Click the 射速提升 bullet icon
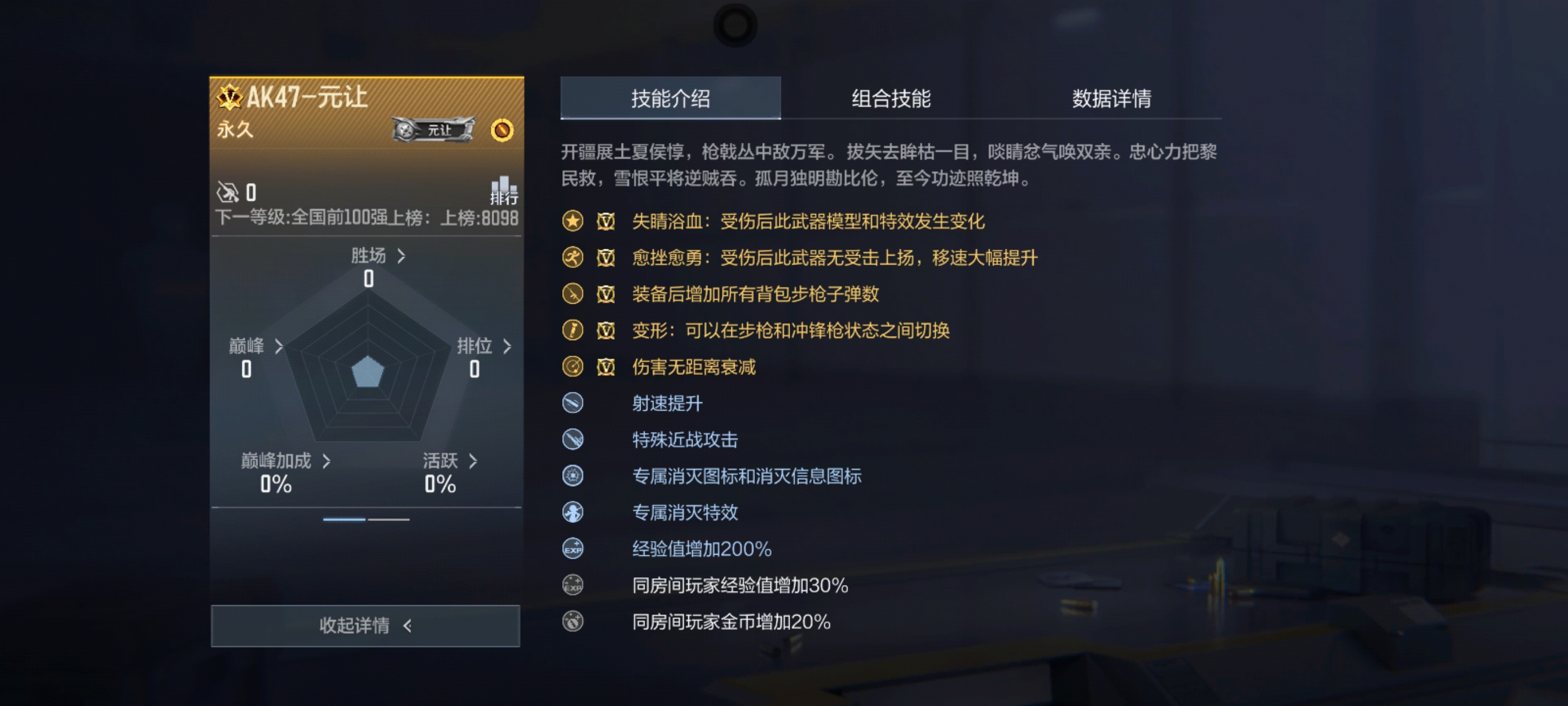1568x706 pixels. point(572,403)
